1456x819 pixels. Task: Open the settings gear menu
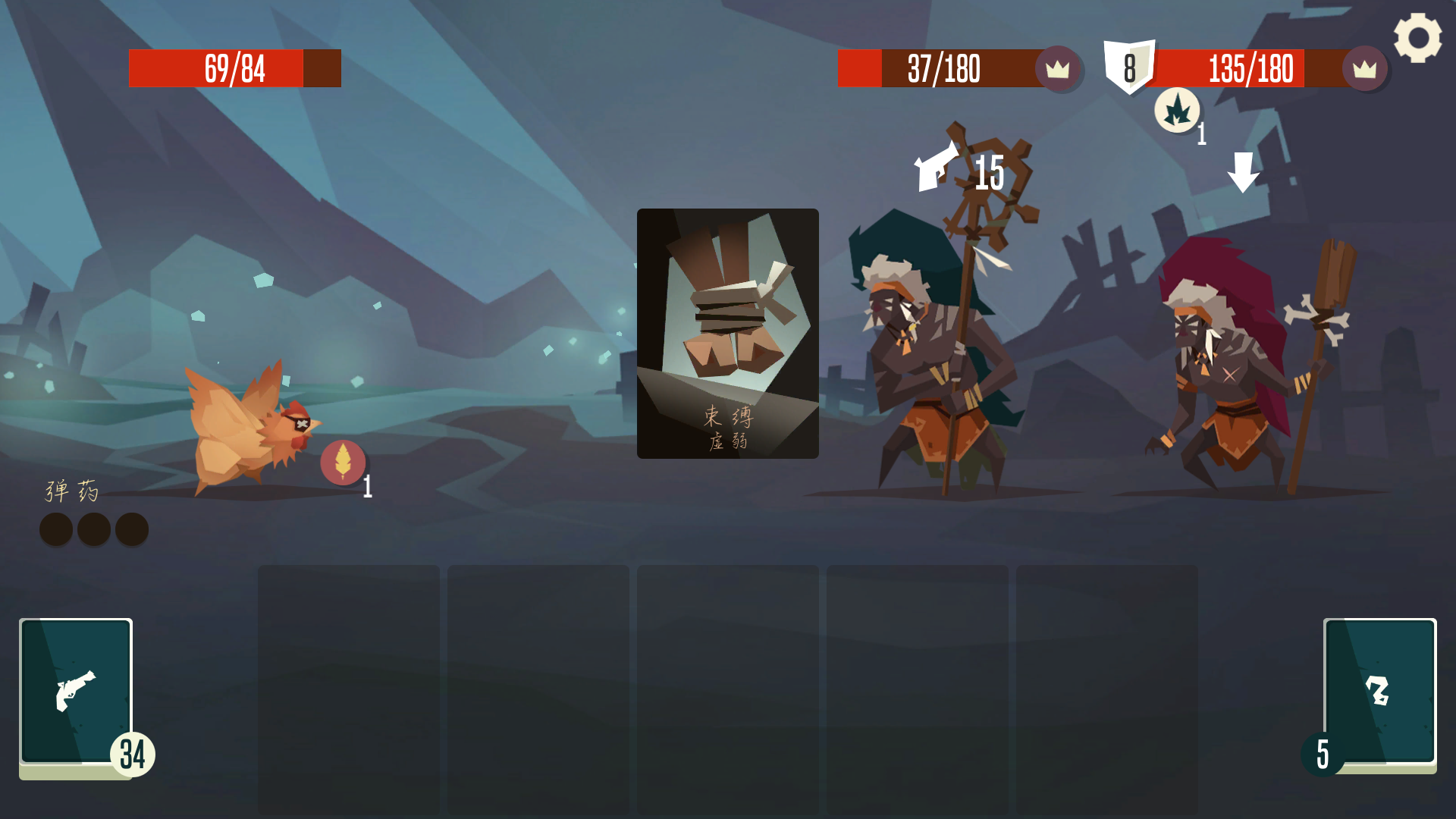pyautogui.click(x=1417, y=36)
